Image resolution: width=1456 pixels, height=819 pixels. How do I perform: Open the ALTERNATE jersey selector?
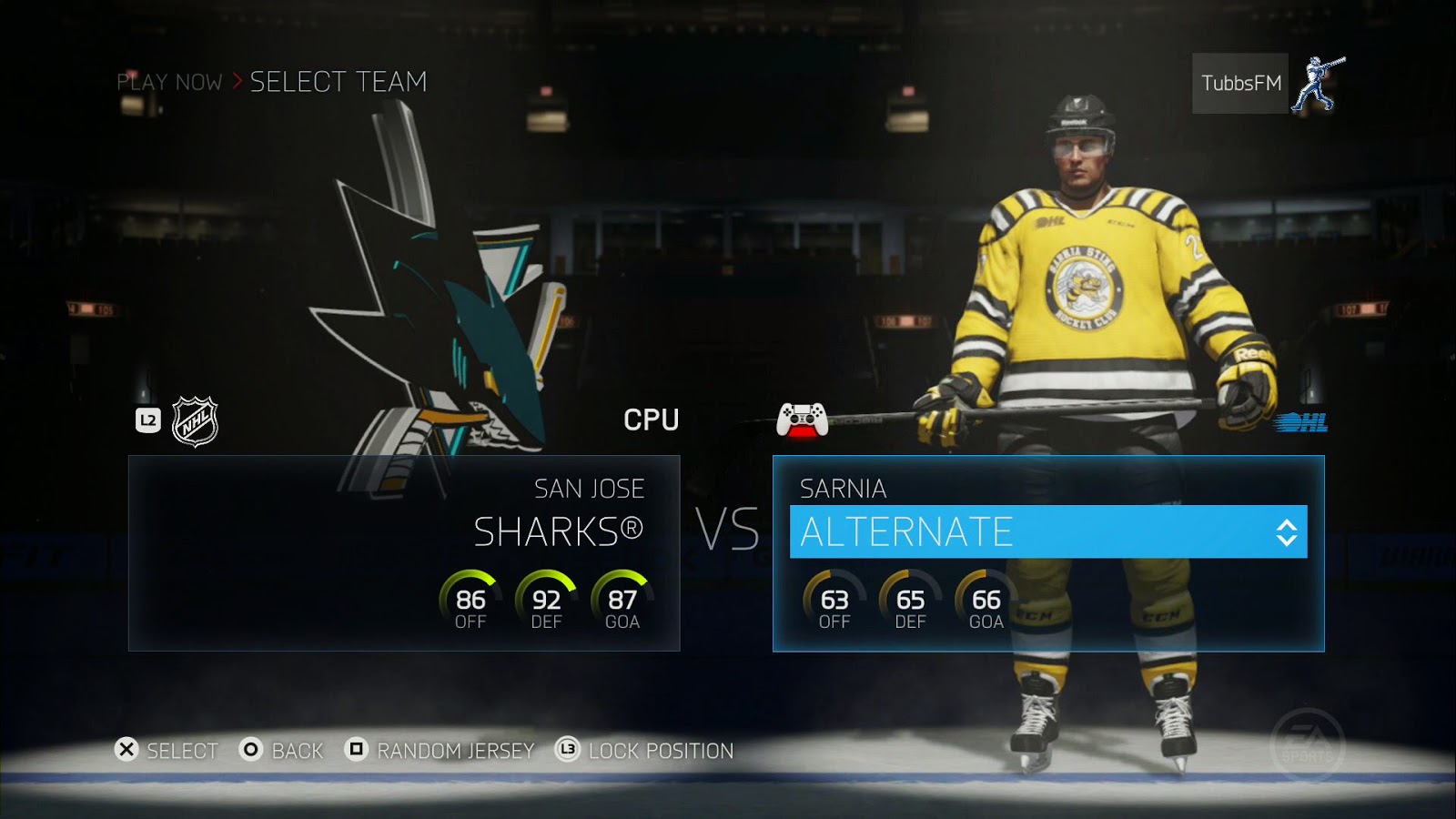pos(1047,532)
